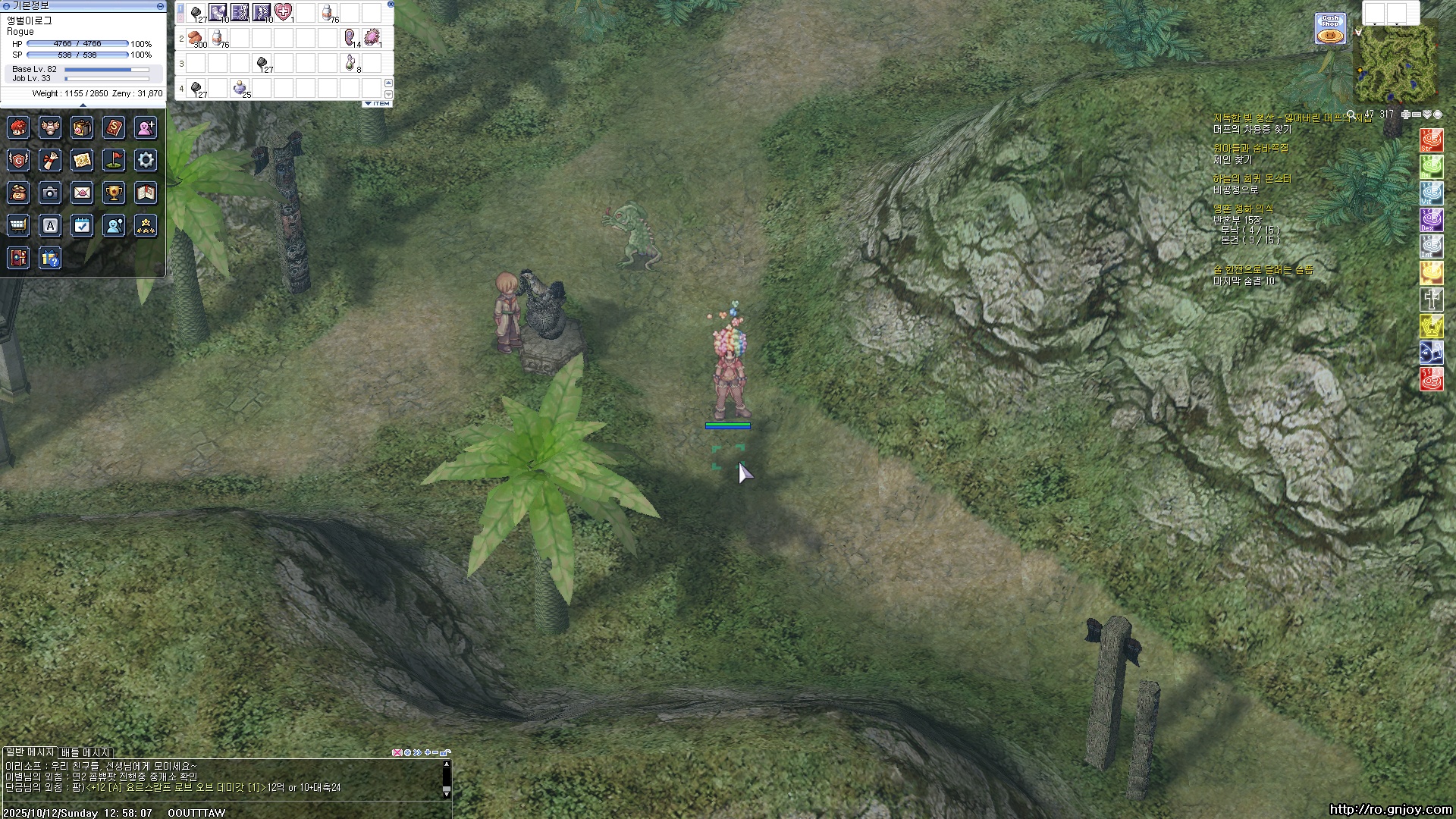Switch to the 배틀 메시지 chat tab
The width and height of the screenshot is (1456, 819).
click(86, 752)
